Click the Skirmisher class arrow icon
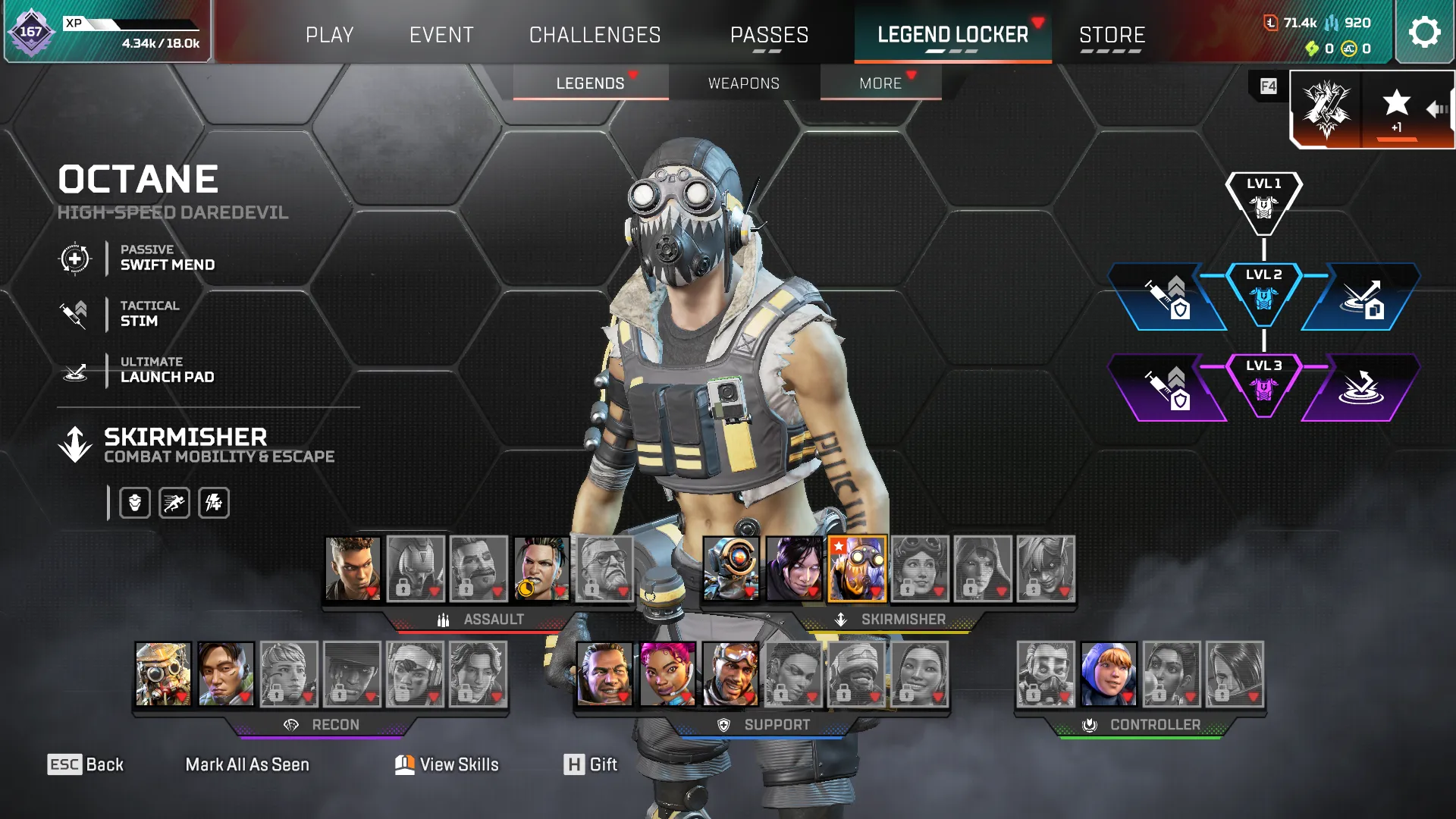This screenshot has height=819, width=1456. tap(74, 444)
